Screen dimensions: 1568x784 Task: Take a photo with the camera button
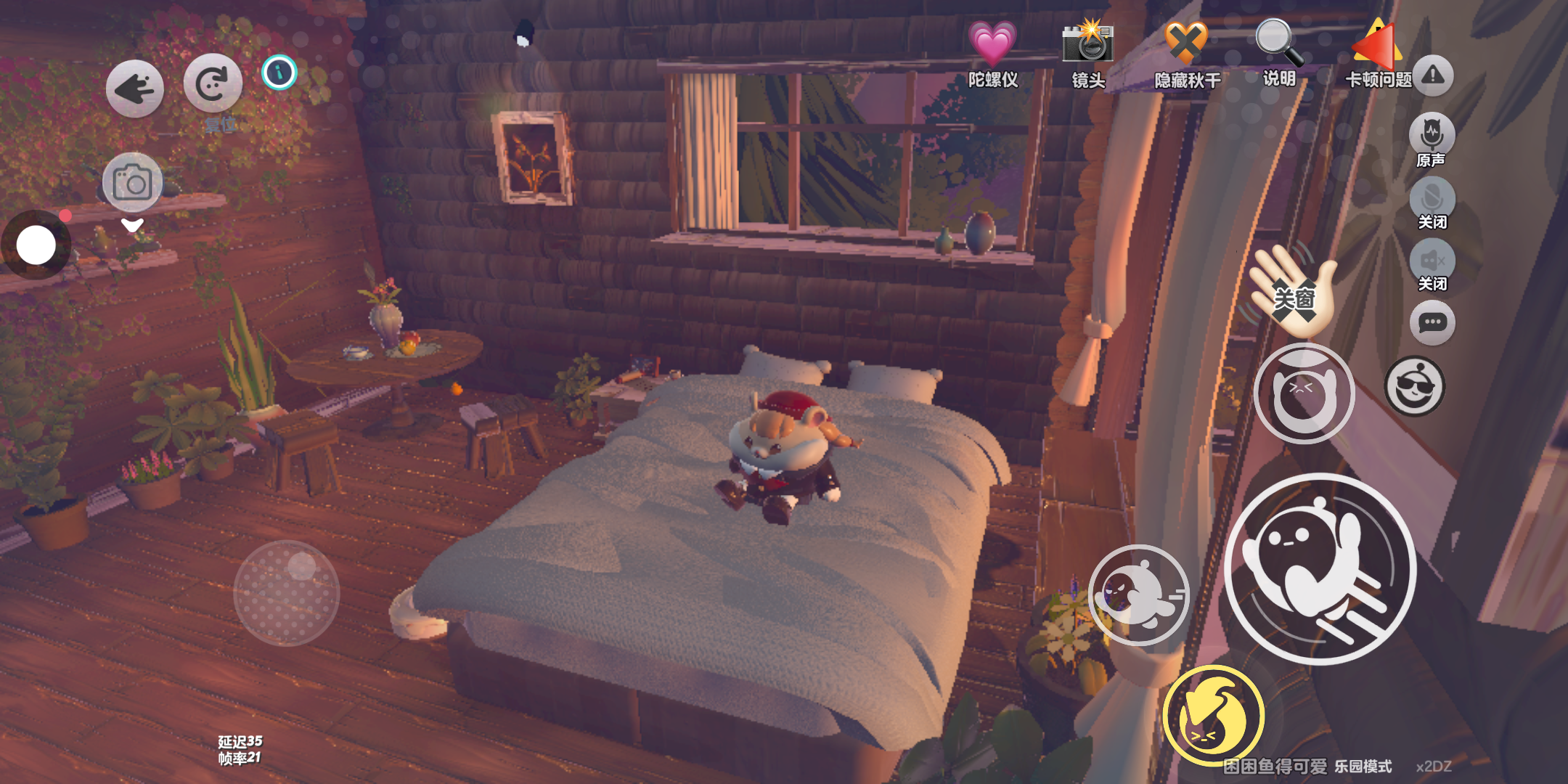(x=132, y=182)
